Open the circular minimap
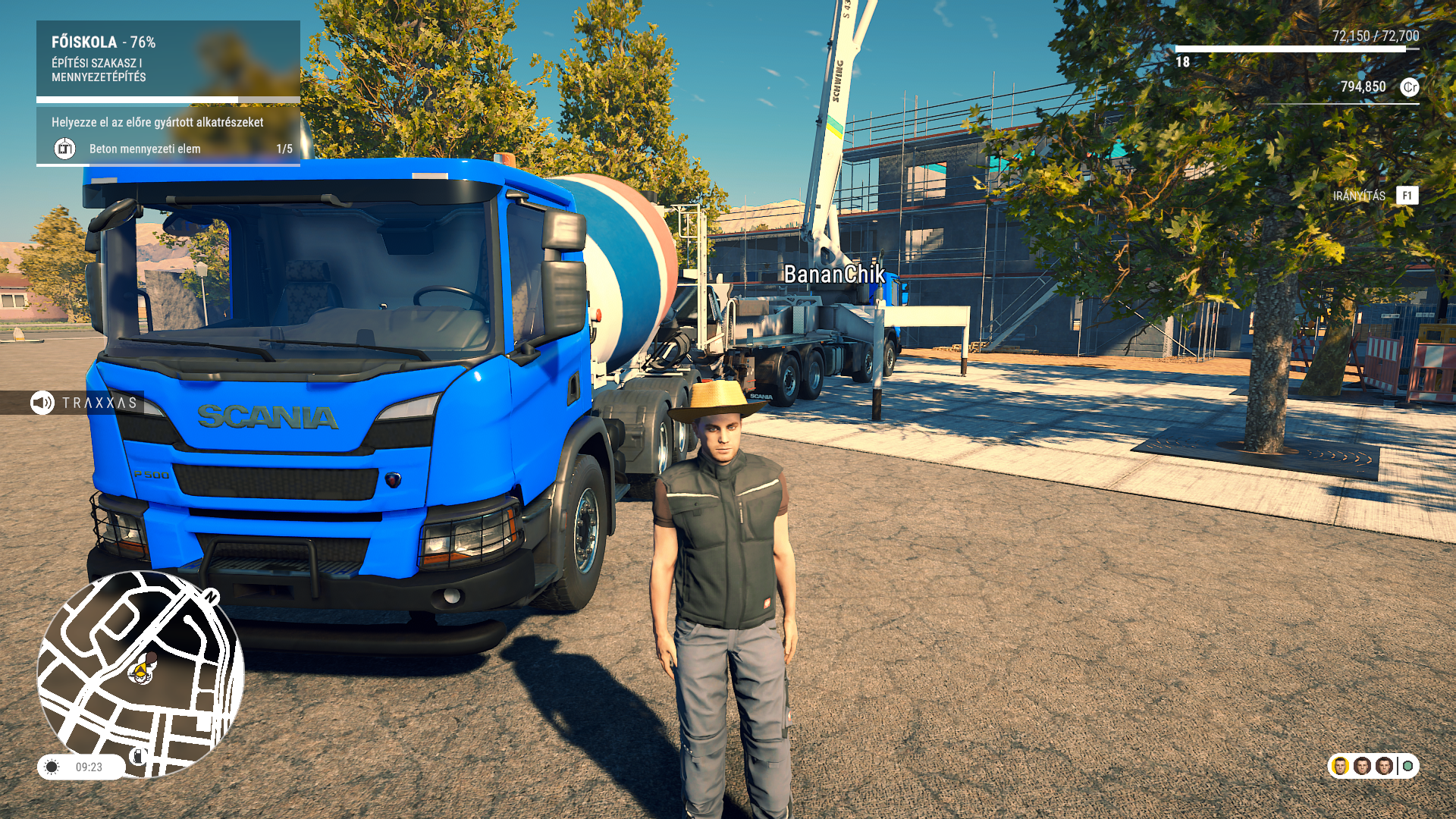This screenshot has height=819, width=1456. [x=140, y=673]
